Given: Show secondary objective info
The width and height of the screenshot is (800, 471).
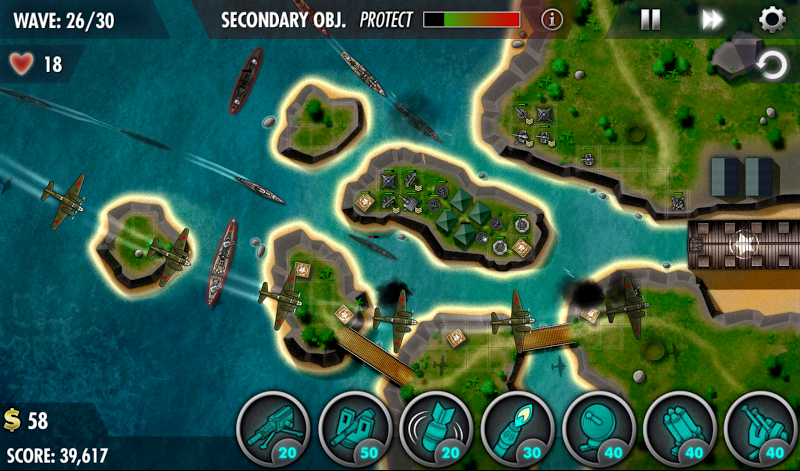Looking at the screenshot, I should pyautogui.click(x=552, y=19).
